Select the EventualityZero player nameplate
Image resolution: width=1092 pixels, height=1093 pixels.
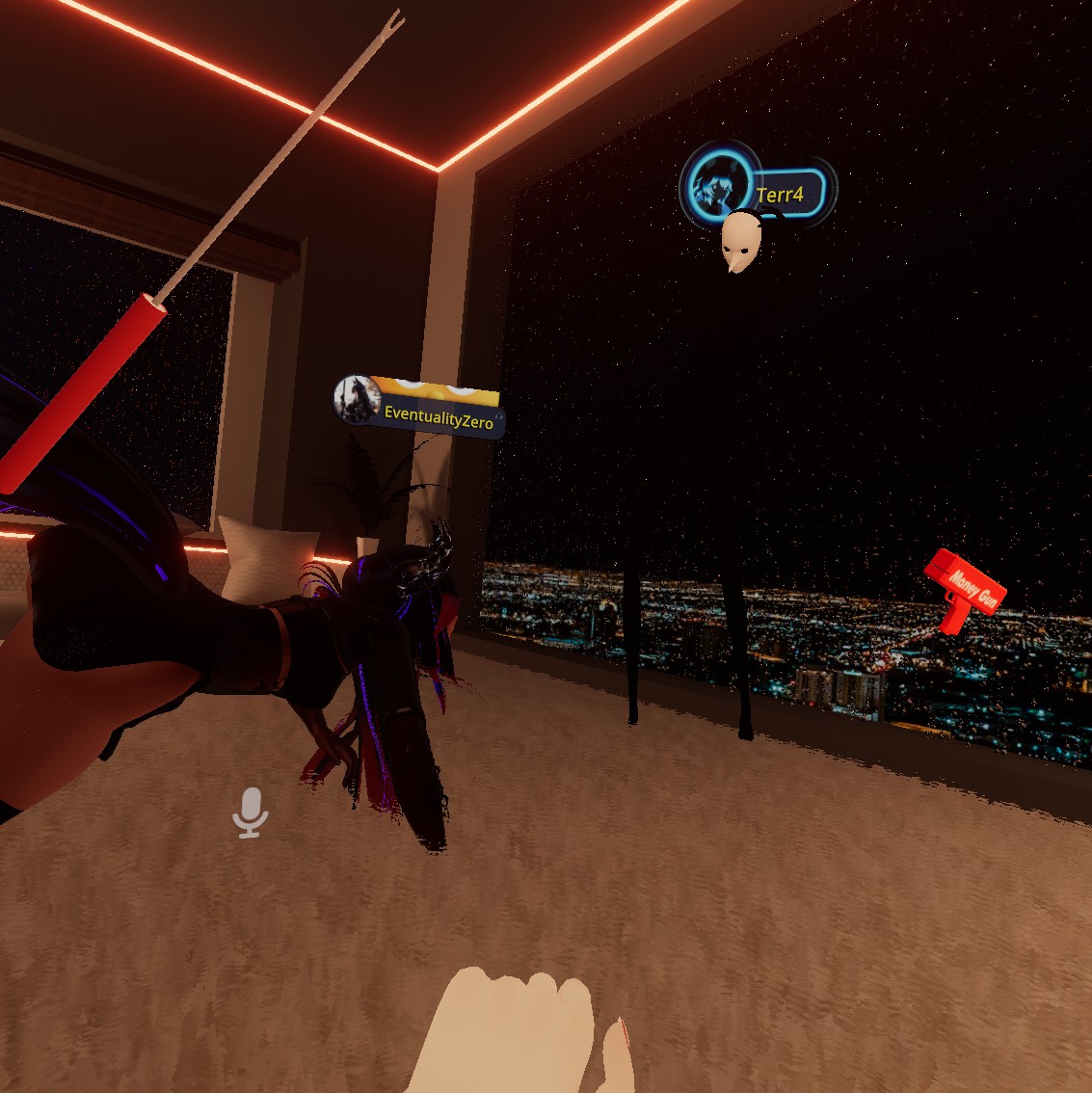click(439, 419)
